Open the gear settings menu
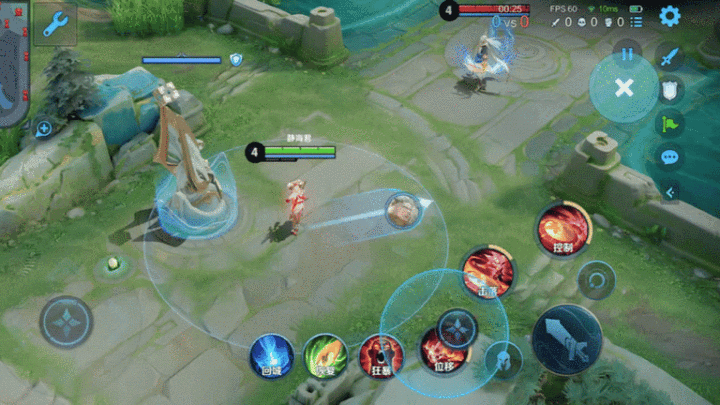720x405 pixels. 669,16
